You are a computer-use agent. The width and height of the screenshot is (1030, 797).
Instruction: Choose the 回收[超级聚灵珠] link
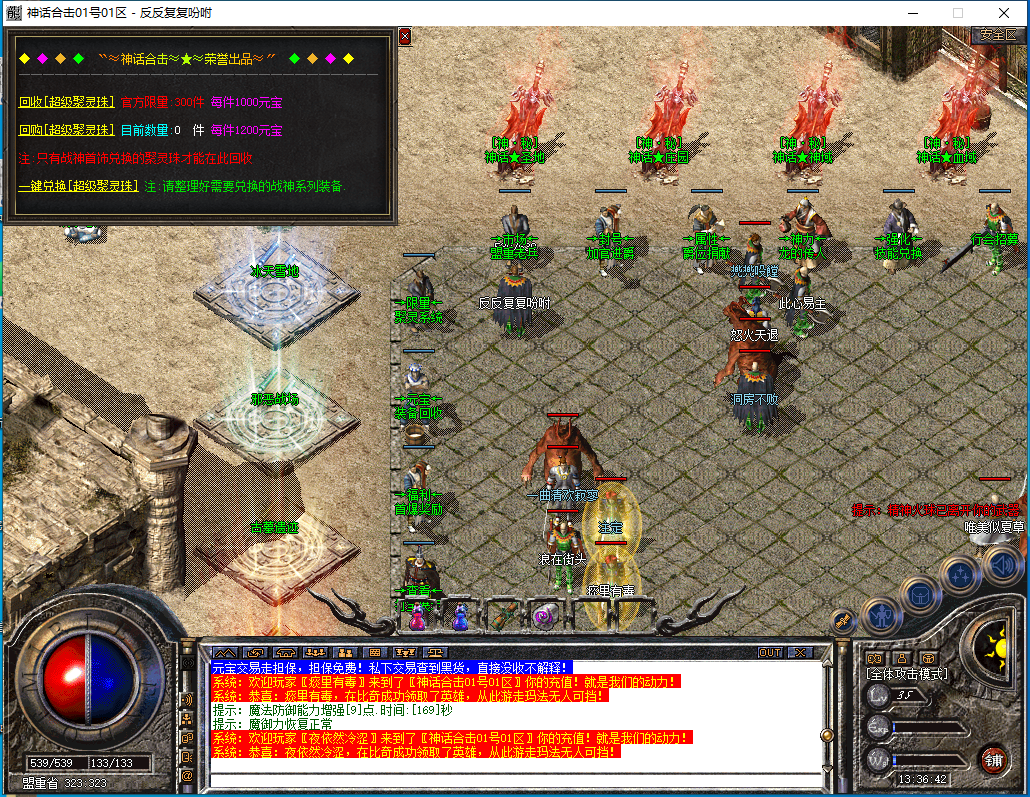(65, 102)
